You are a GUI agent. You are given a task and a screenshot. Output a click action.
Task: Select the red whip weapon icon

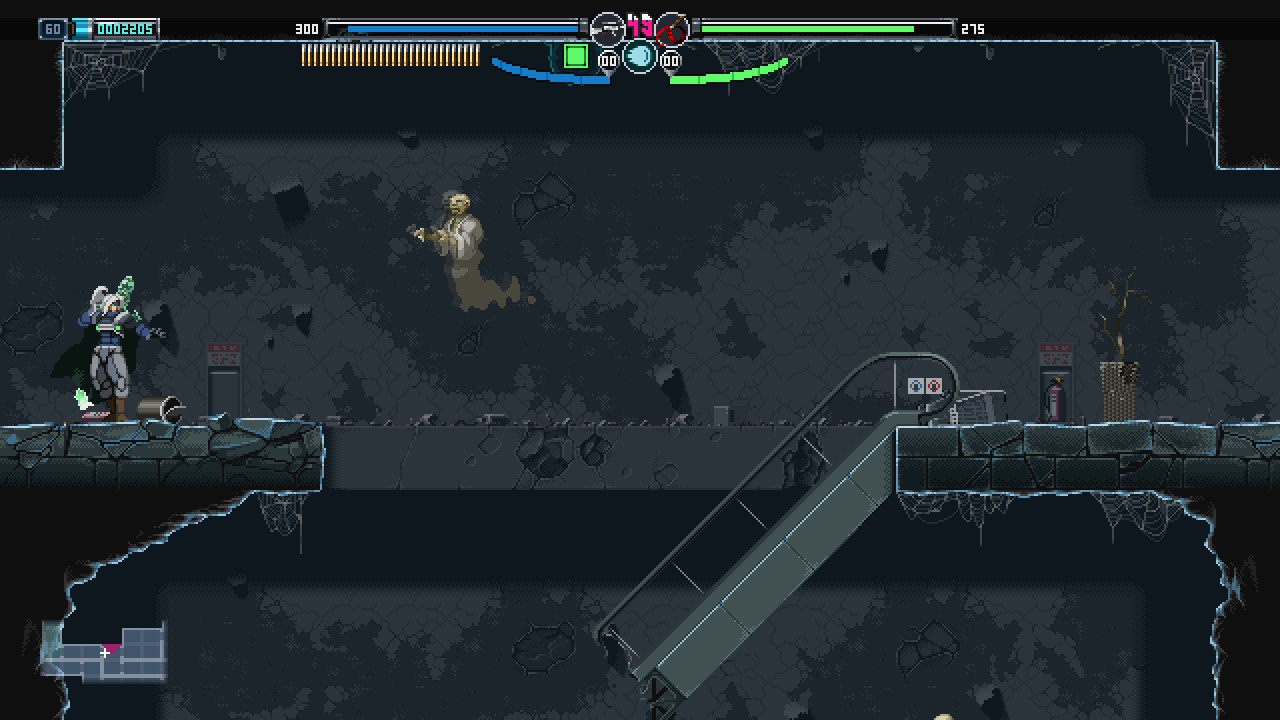tap(672, 28)
